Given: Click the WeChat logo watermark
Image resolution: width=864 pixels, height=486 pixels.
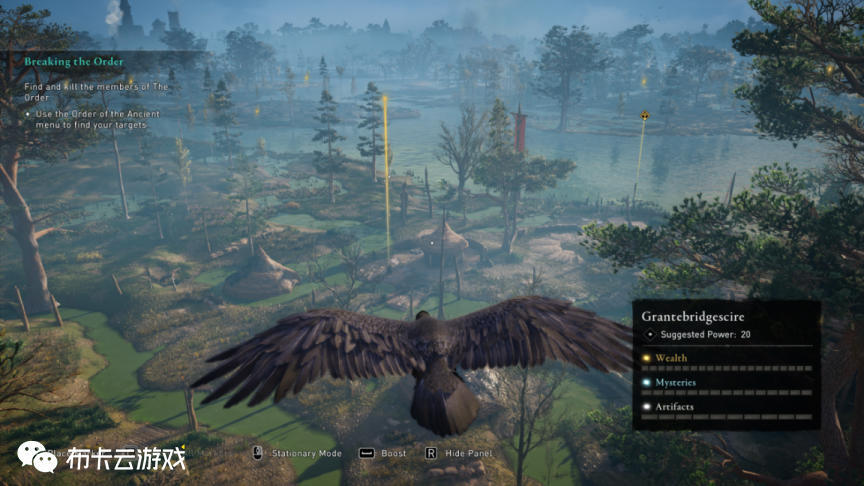Looking at the screenshot, I should tap(37, 457).
